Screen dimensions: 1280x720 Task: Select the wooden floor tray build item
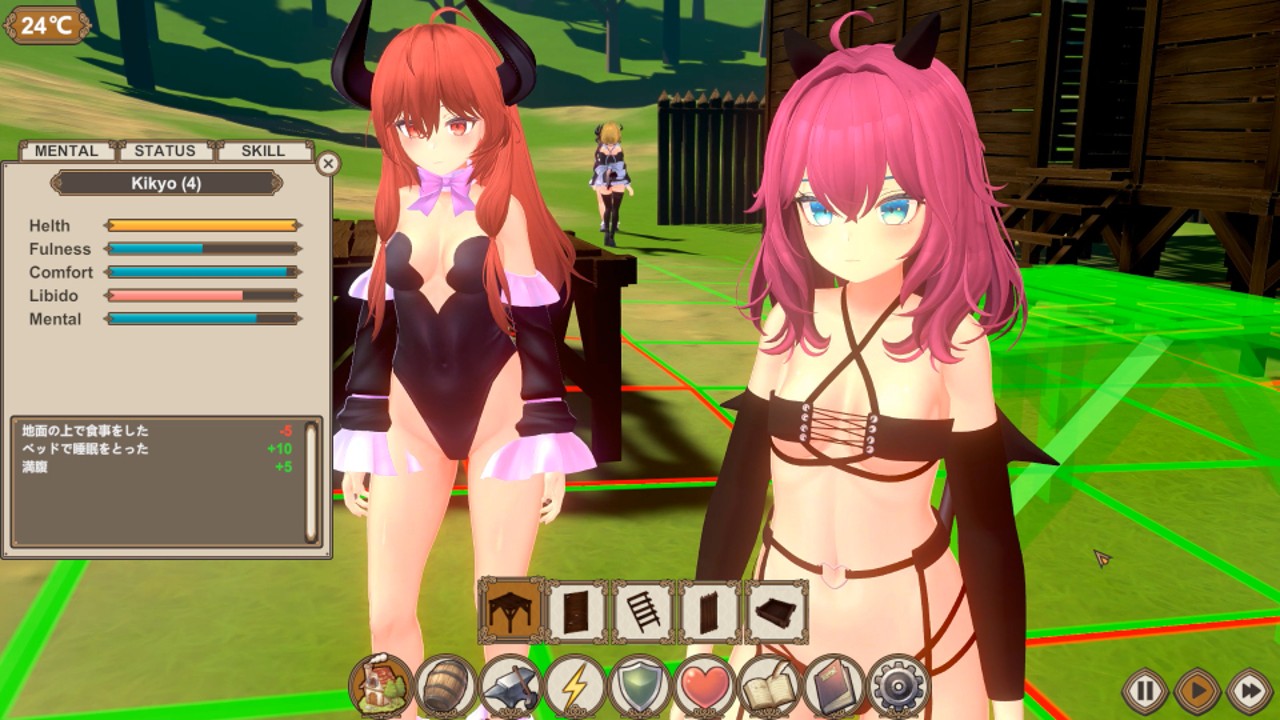point(776,611)
